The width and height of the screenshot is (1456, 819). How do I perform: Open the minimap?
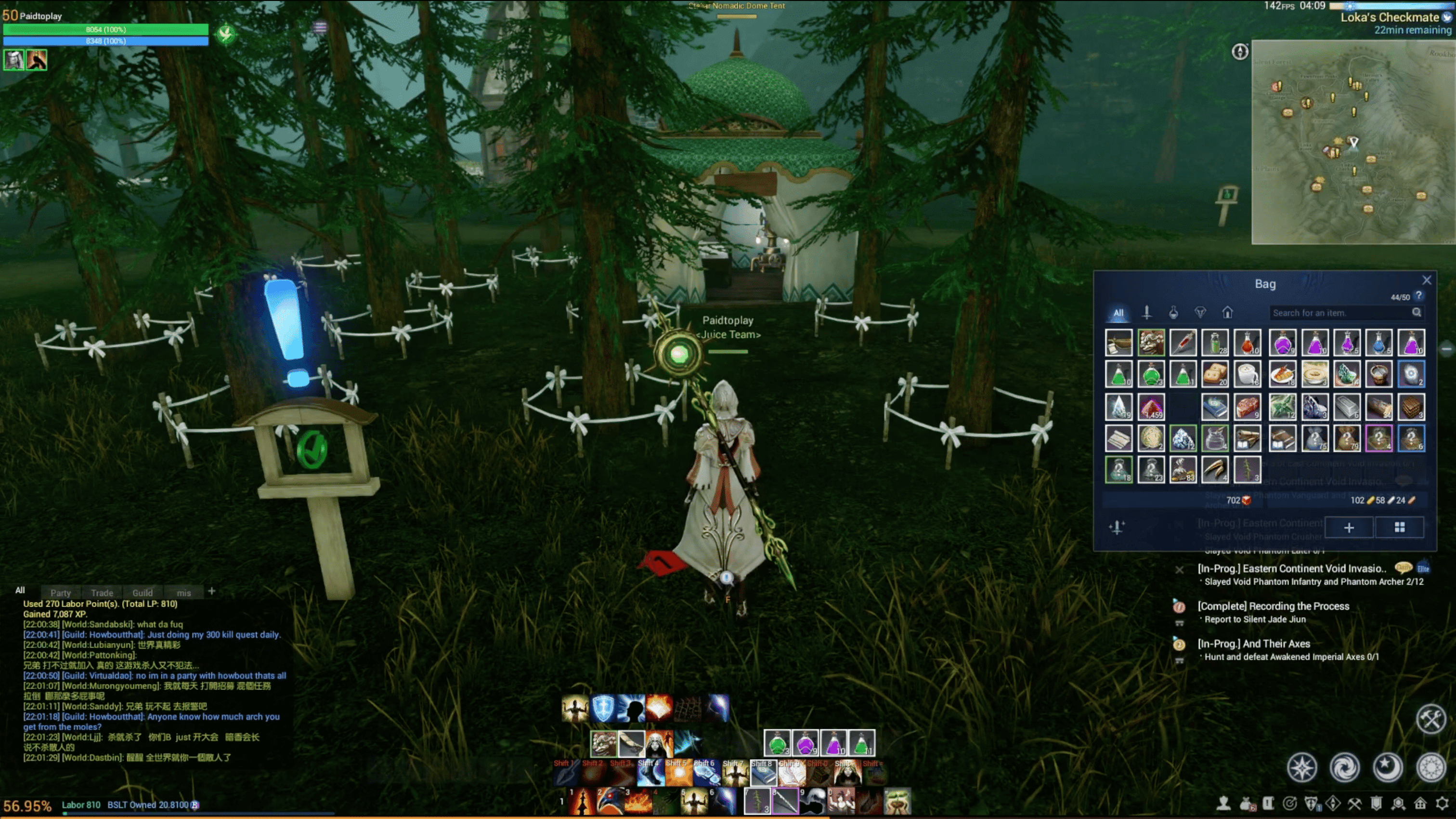point(1353,142)
